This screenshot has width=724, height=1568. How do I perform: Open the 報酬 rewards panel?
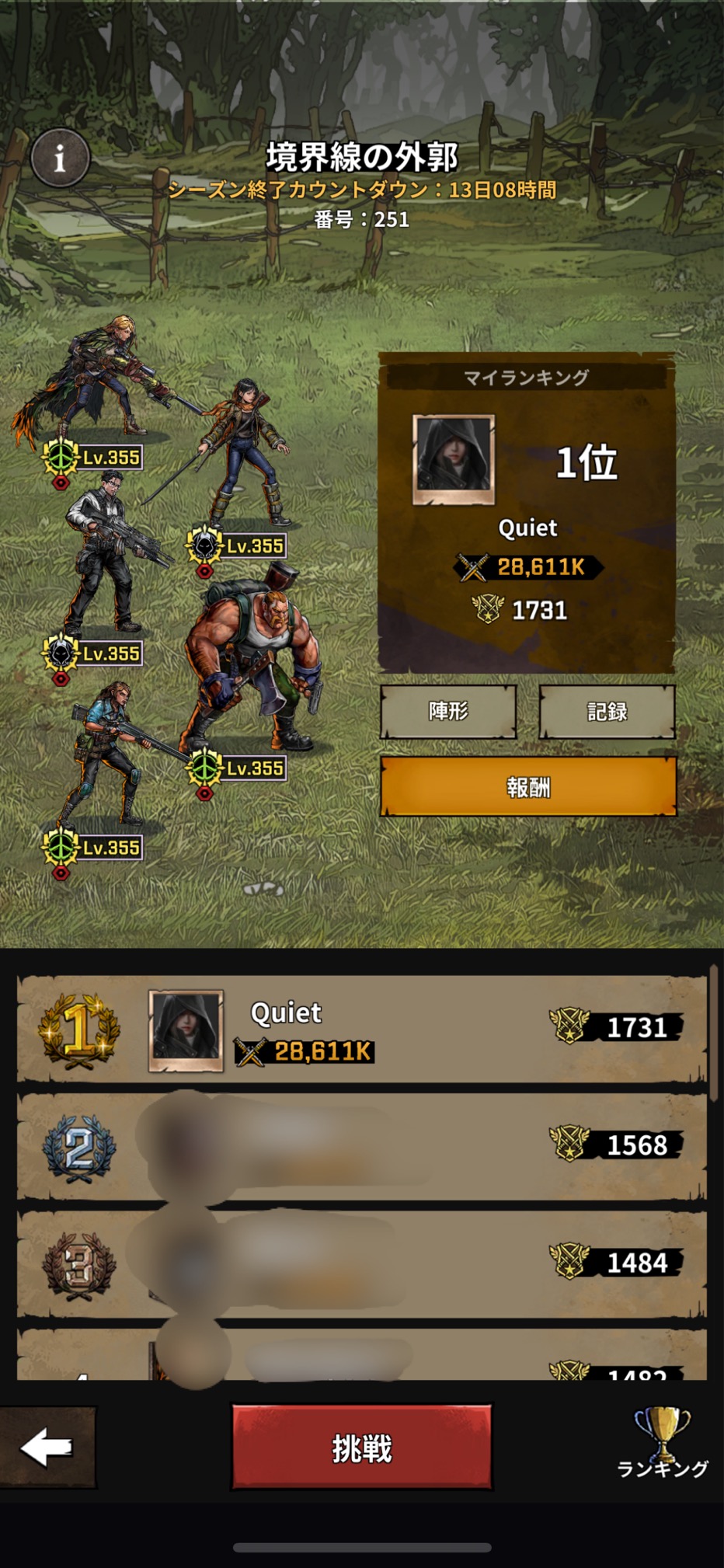528,787
